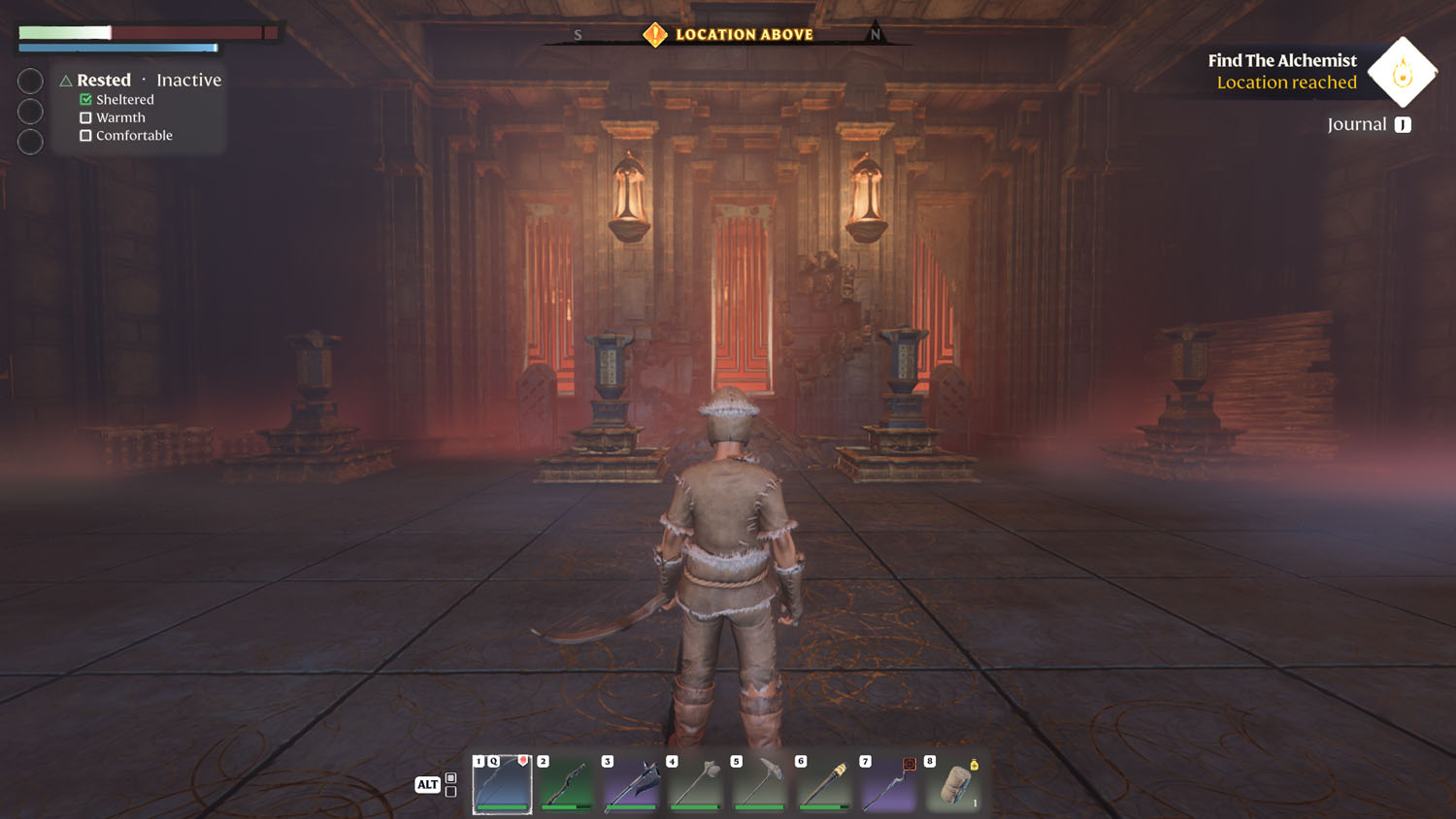Select the pickaxe in slot 5
Image resolution: width=1456 pixels, height=819 pixels.
coord(759,784)
